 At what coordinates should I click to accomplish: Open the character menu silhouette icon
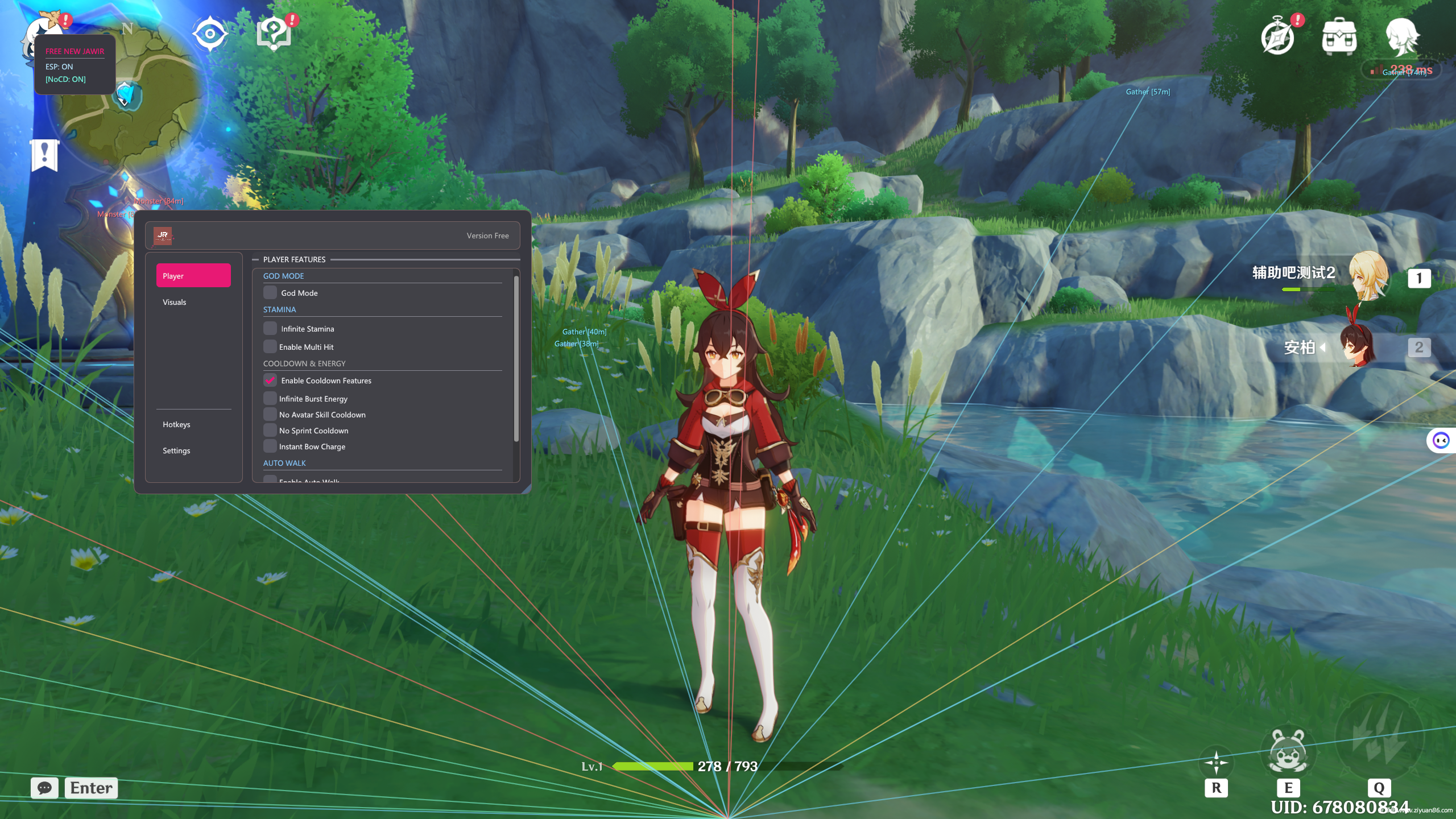[x=1401, y=37]
